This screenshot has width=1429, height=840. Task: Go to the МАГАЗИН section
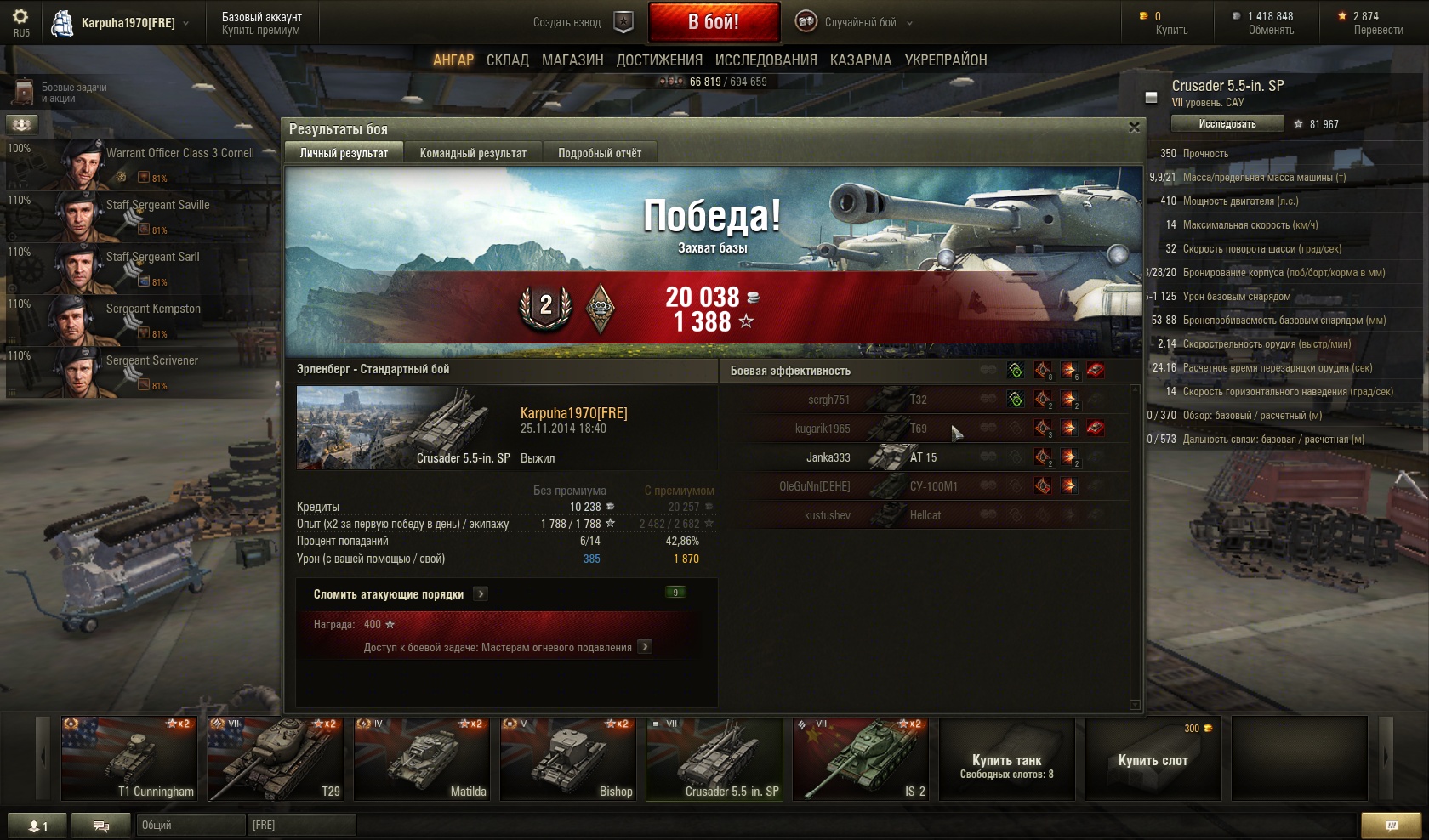point(572,60)
